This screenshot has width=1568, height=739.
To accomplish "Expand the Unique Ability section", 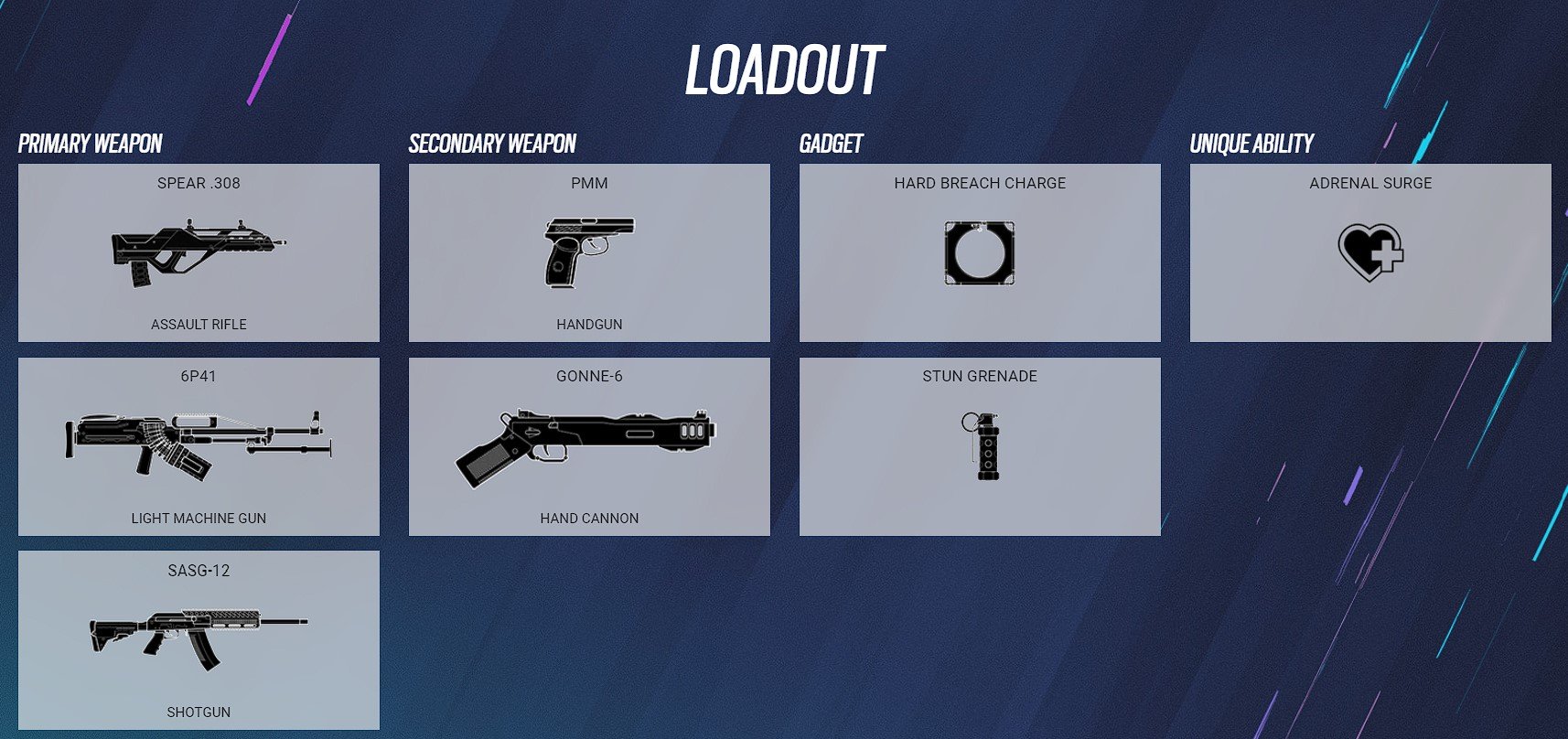I will [x=1251, y=144].
